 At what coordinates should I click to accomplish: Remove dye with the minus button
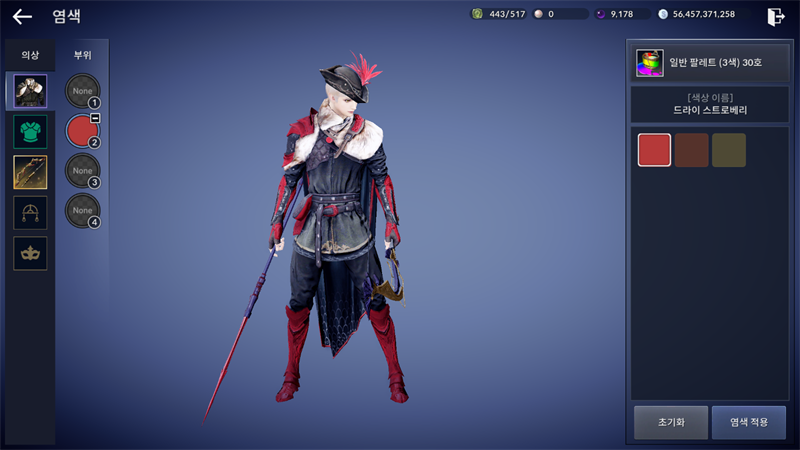pos(94,118)
